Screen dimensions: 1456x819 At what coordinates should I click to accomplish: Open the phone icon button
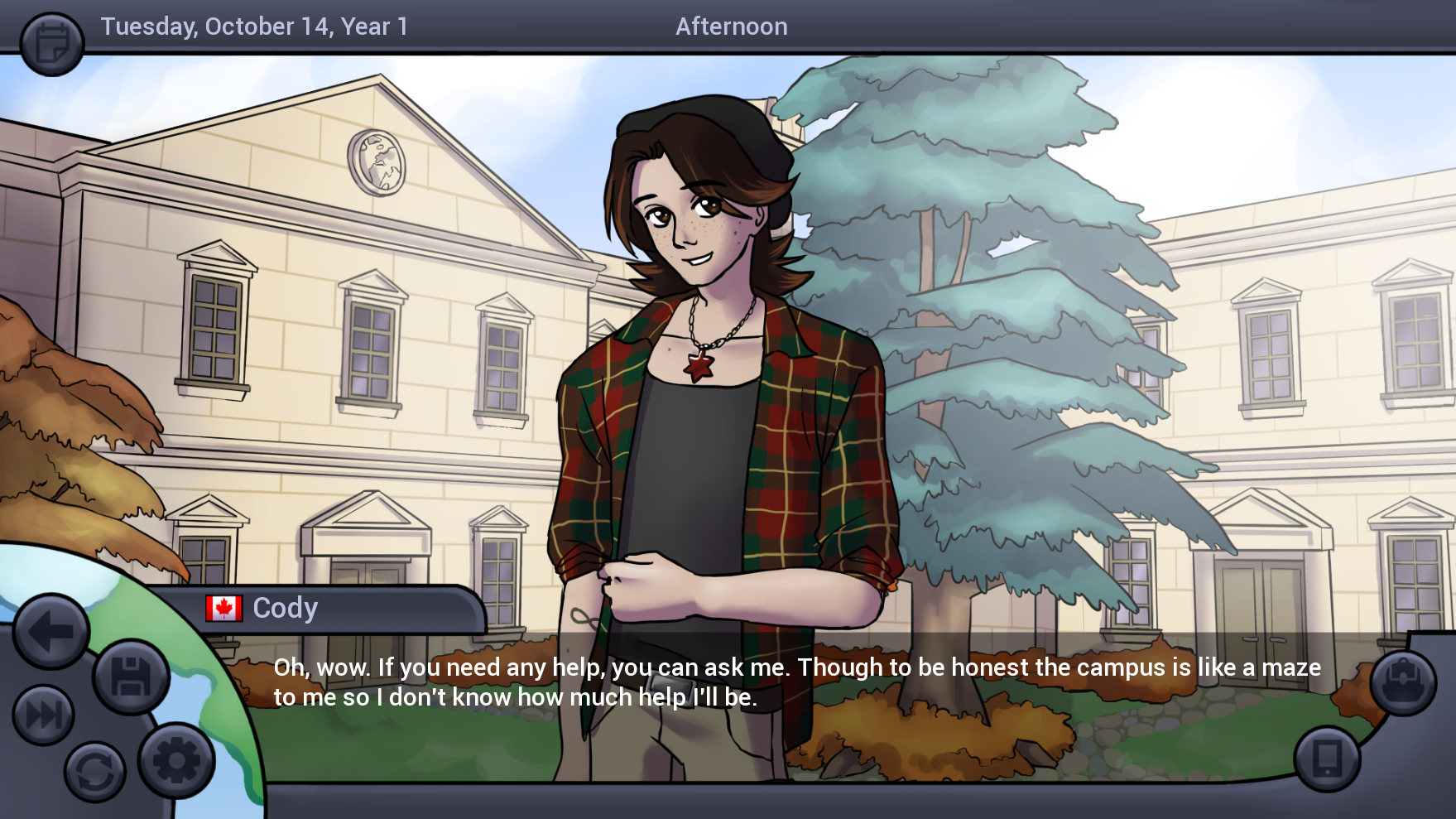tap(1328, 759)
